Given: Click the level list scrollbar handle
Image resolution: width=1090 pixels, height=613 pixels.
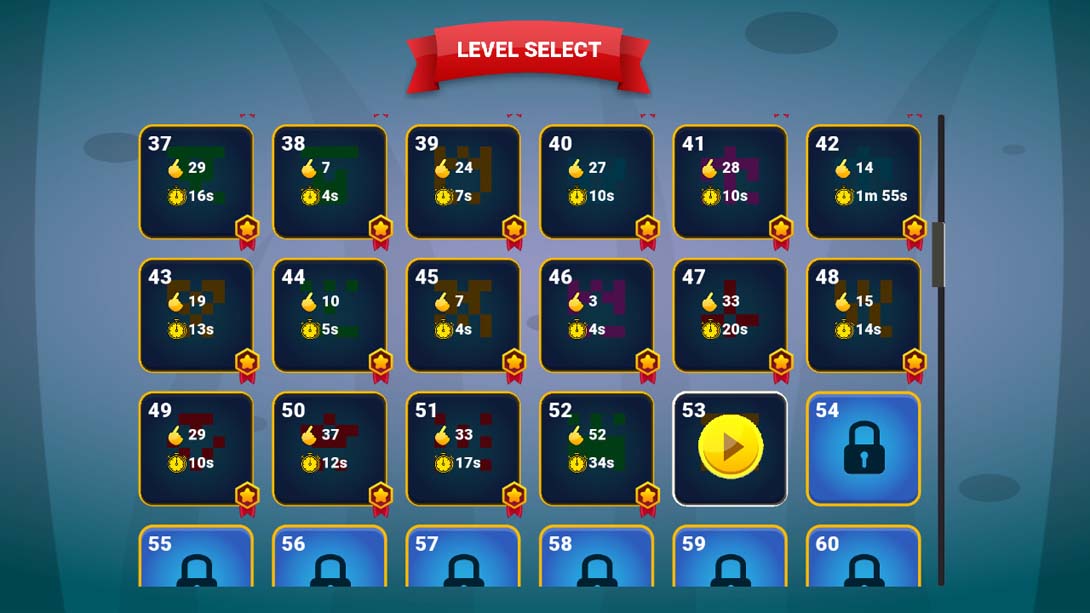Looking at the screenshot, I should 939,255.
